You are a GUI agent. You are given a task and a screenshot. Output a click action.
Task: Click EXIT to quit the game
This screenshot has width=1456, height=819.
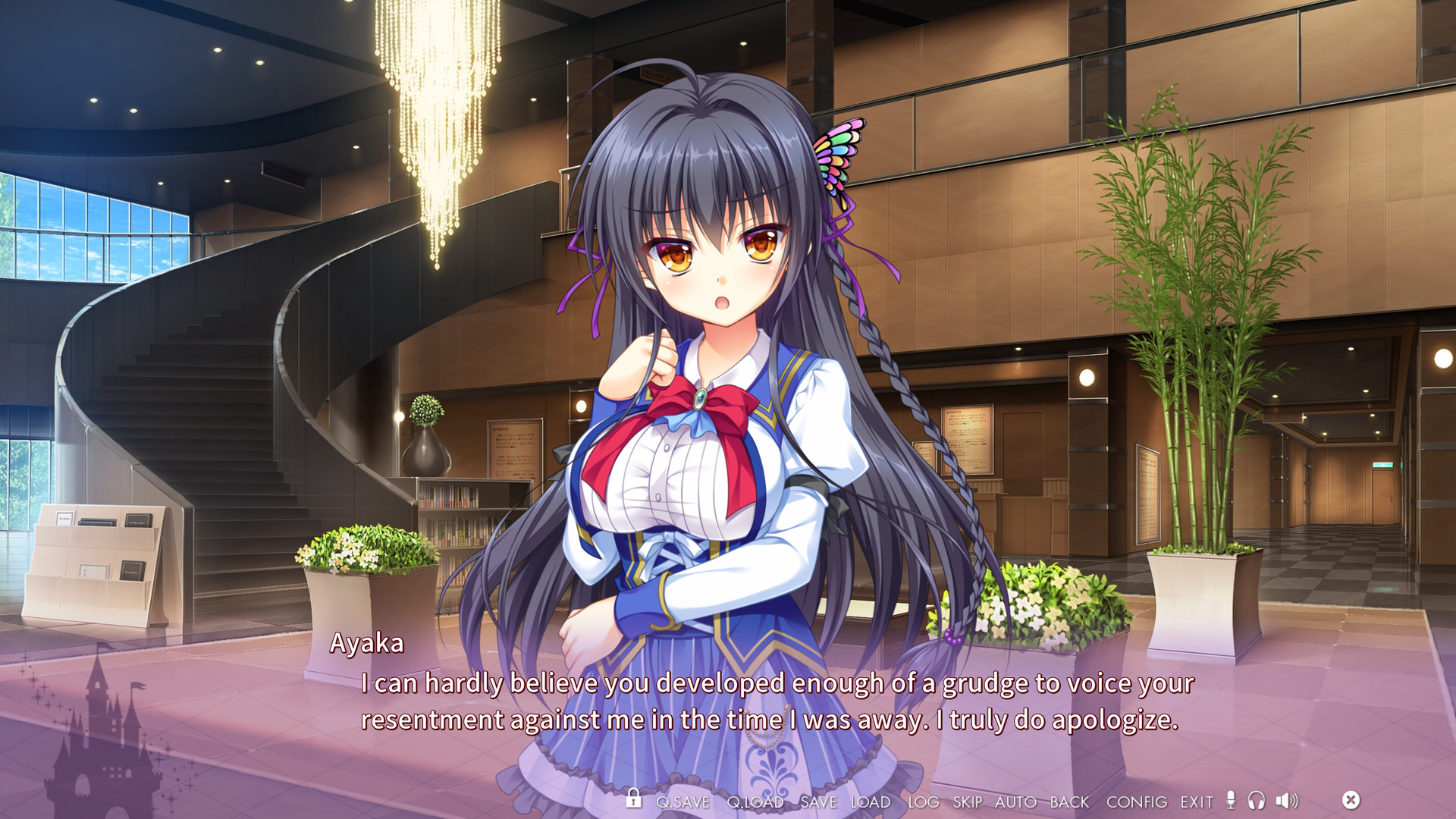pyautogui.click(x=1195, y=802)
